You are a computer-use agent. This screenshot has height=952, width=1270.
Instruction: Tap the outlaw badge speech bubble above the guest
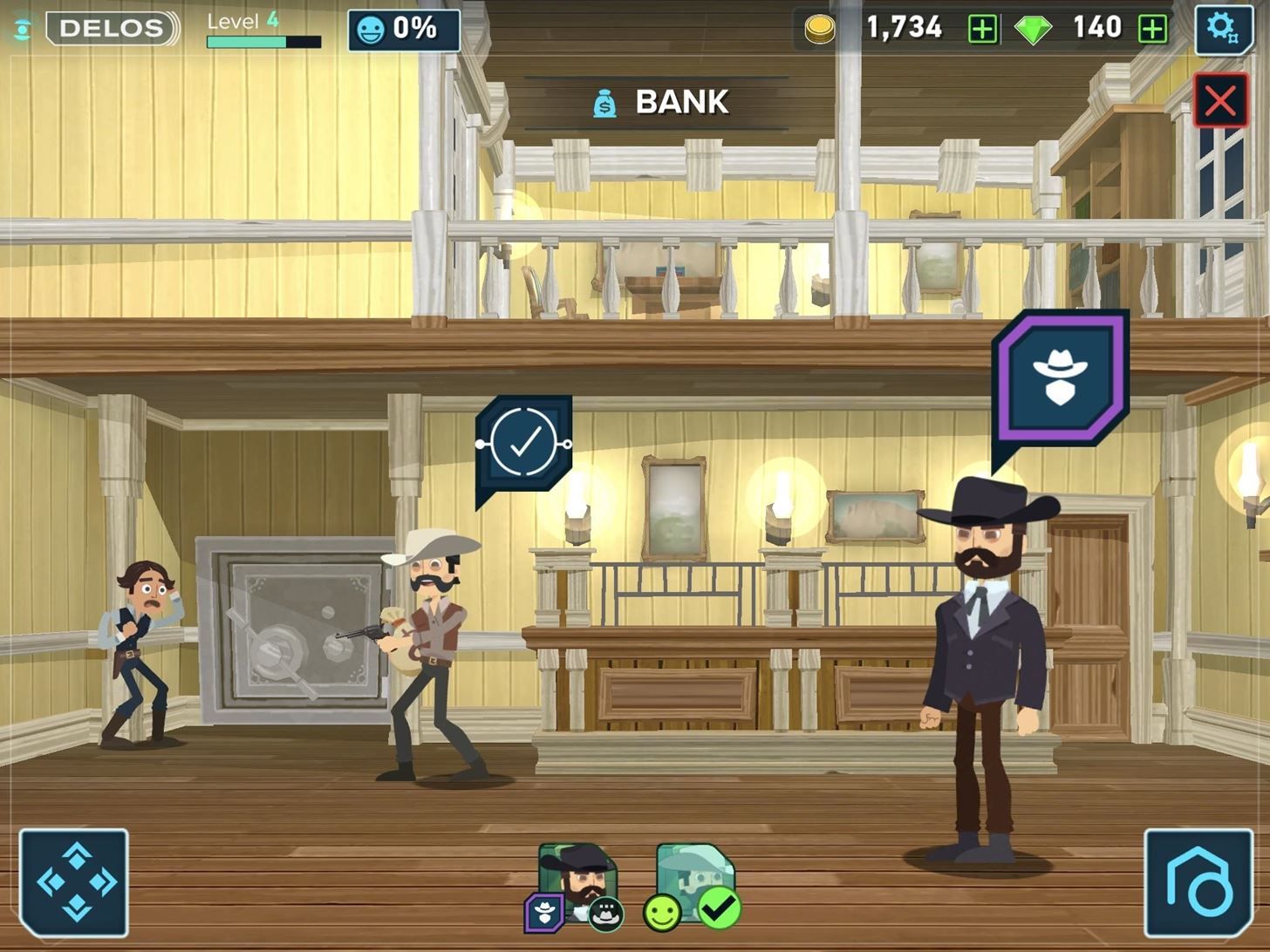pos(1061,375)
